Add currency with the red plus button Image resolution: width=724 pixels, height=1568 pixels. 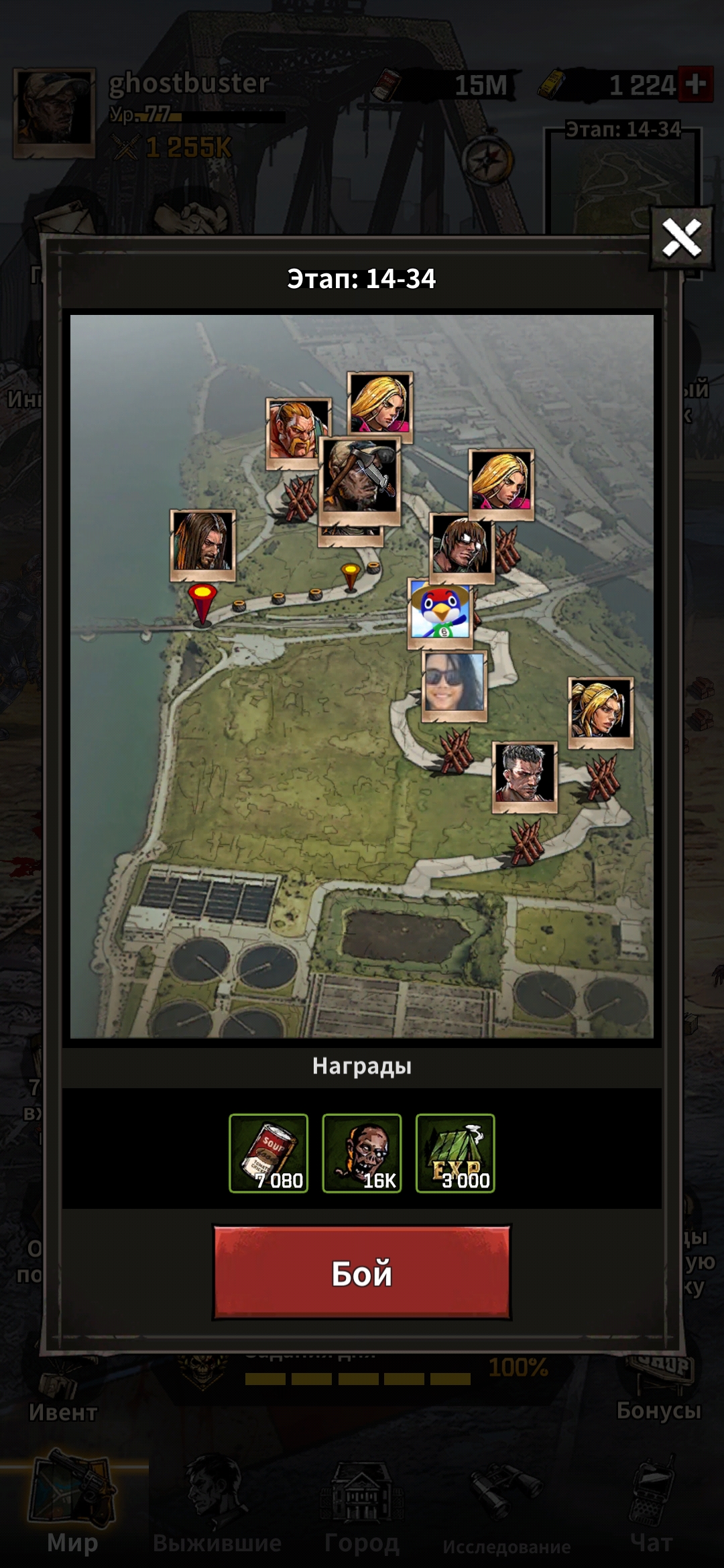click(695, 84)
